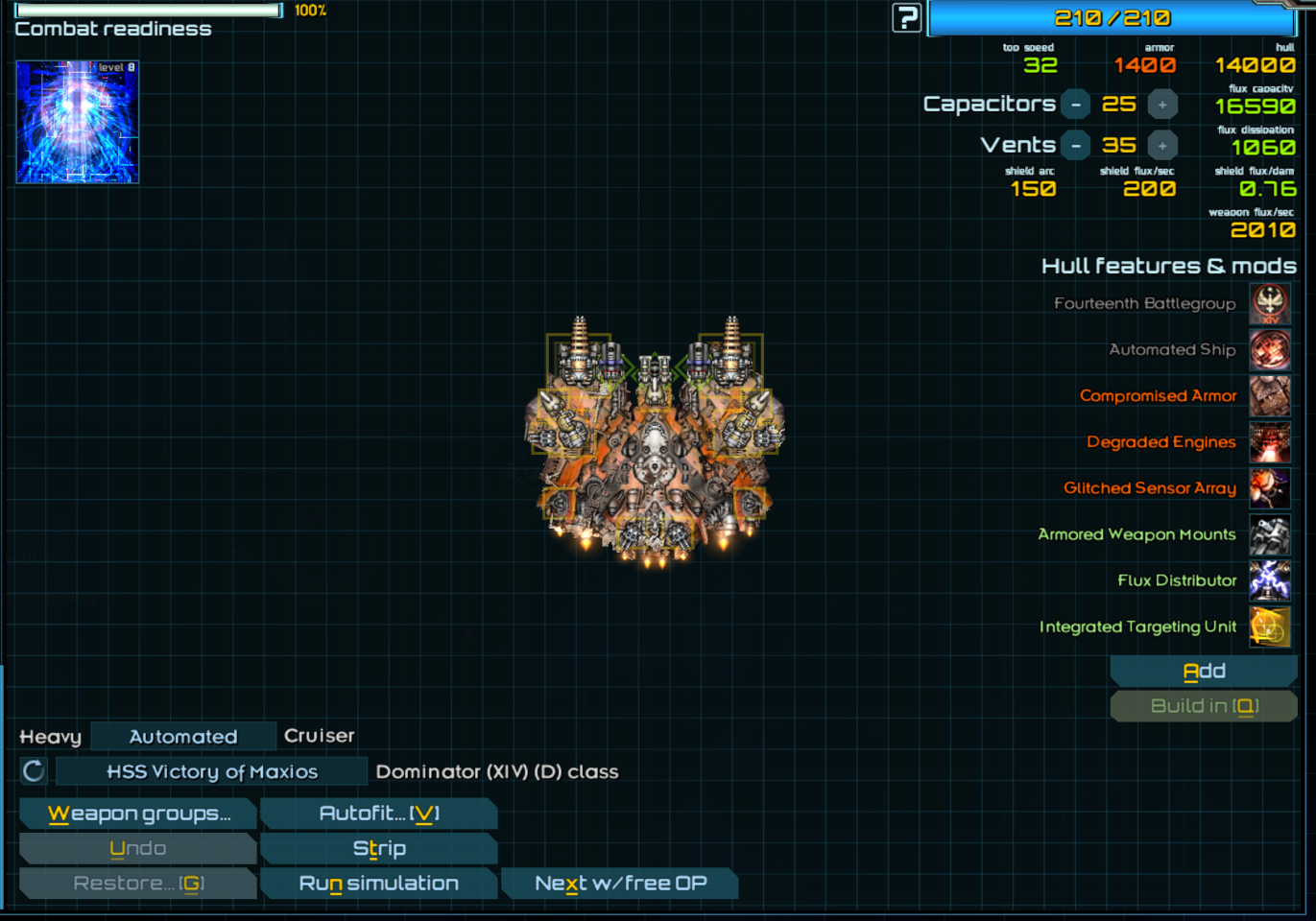Image resolution: width=1316 pixels, height=921 pixels.
Task: Select the Flux Distributor hull mod icon
Action: point(1269,581)
